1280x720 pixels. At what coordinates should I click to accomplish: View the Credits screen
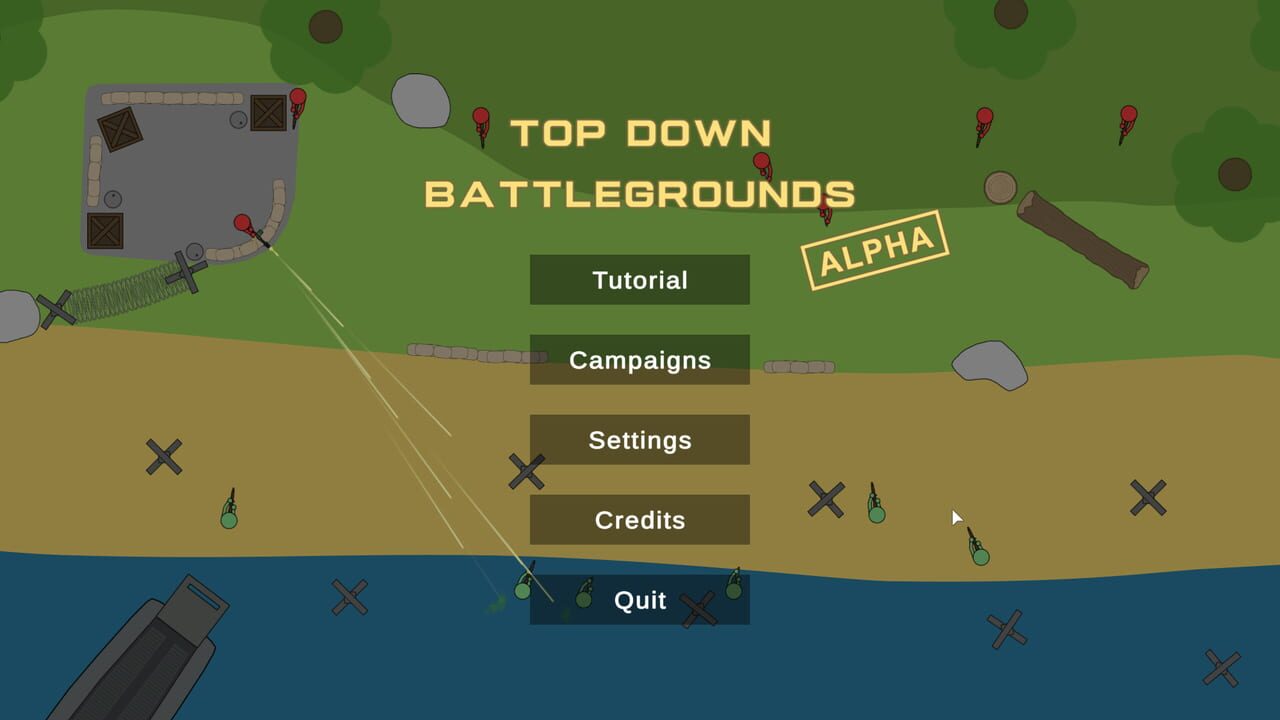pos(639,520)
